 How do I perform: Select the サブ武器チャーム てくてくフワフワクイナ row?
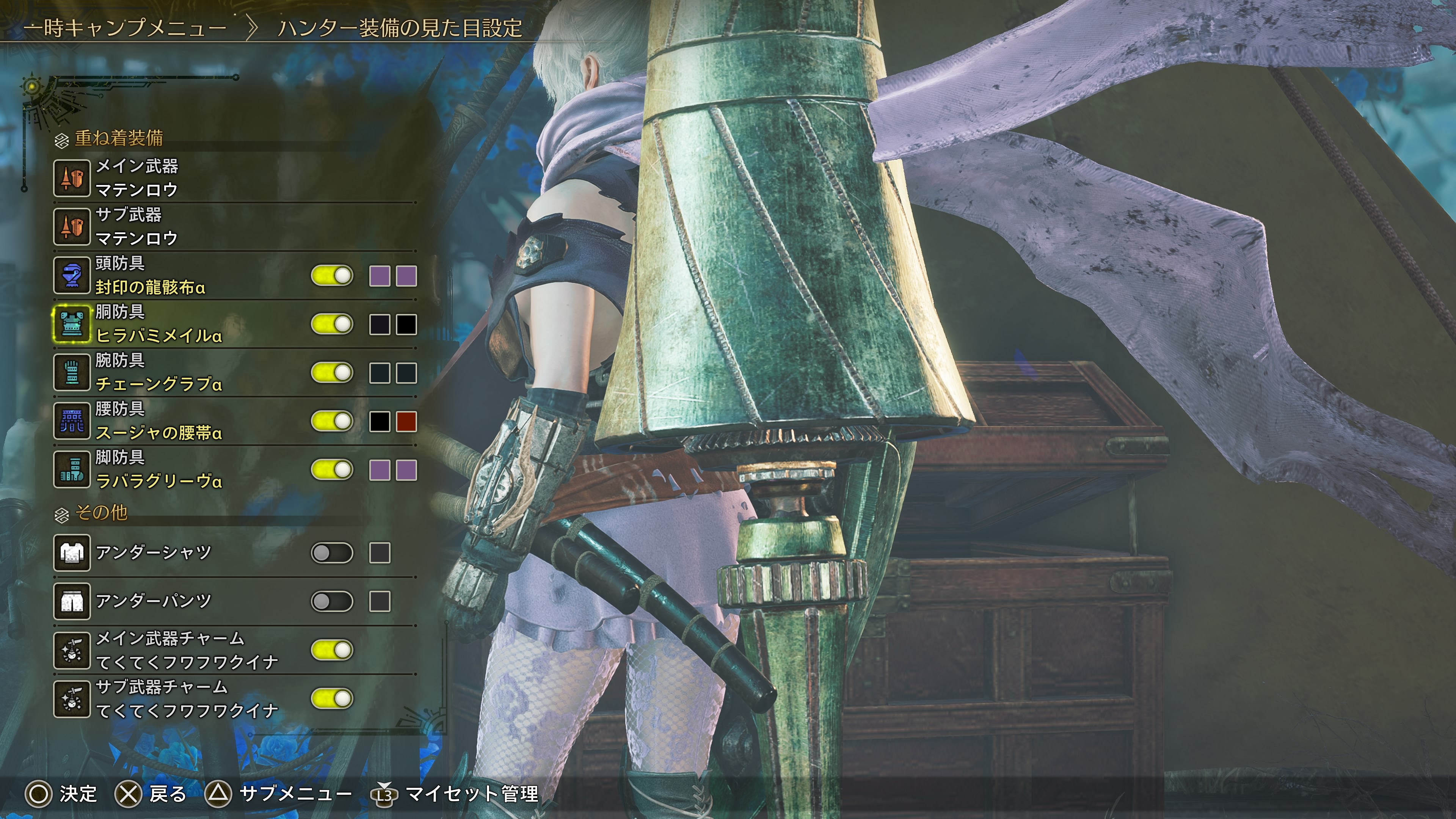(x=187, y=698)
